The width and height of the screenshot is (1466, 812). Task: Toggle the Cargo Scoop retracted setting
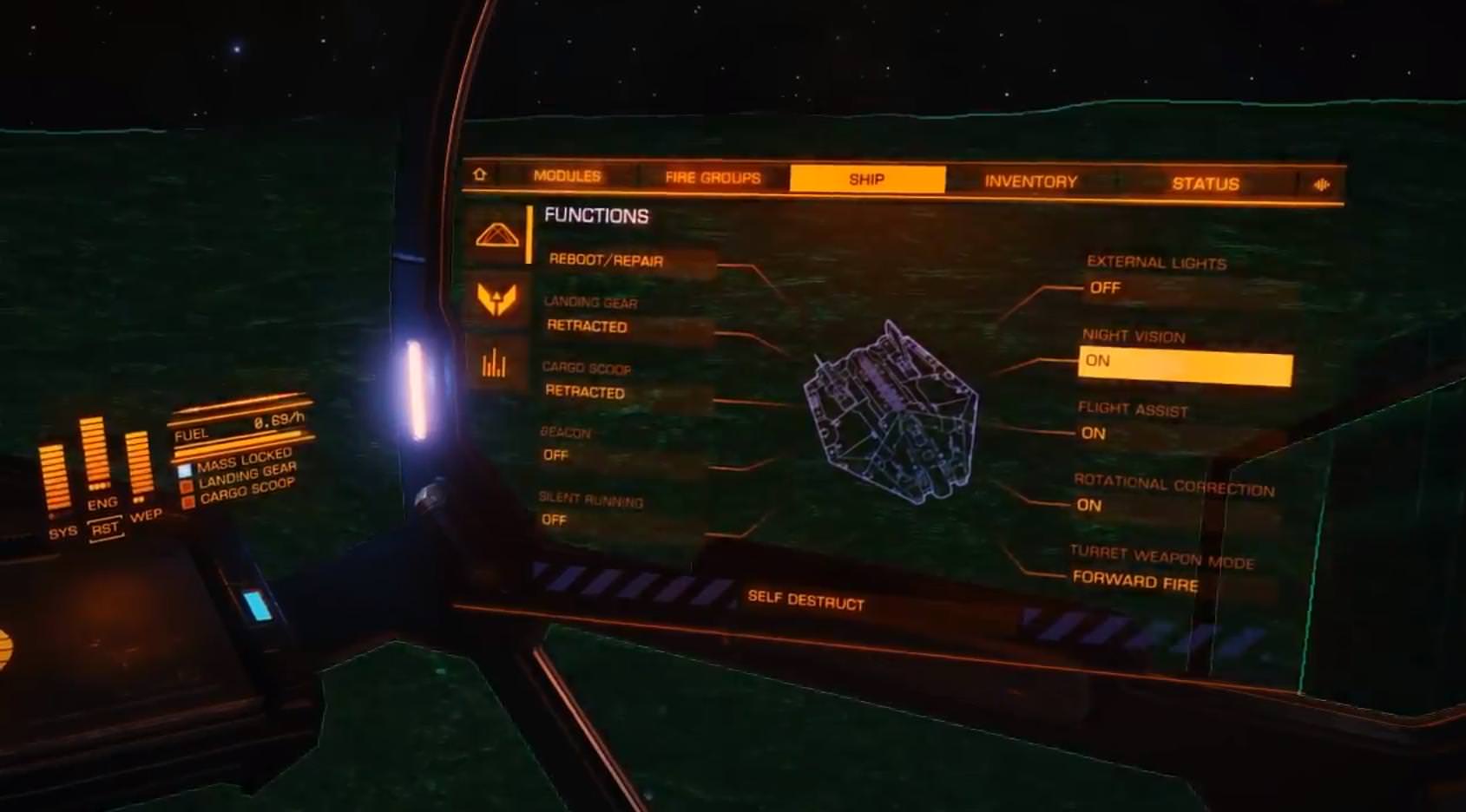pos(585,391)
